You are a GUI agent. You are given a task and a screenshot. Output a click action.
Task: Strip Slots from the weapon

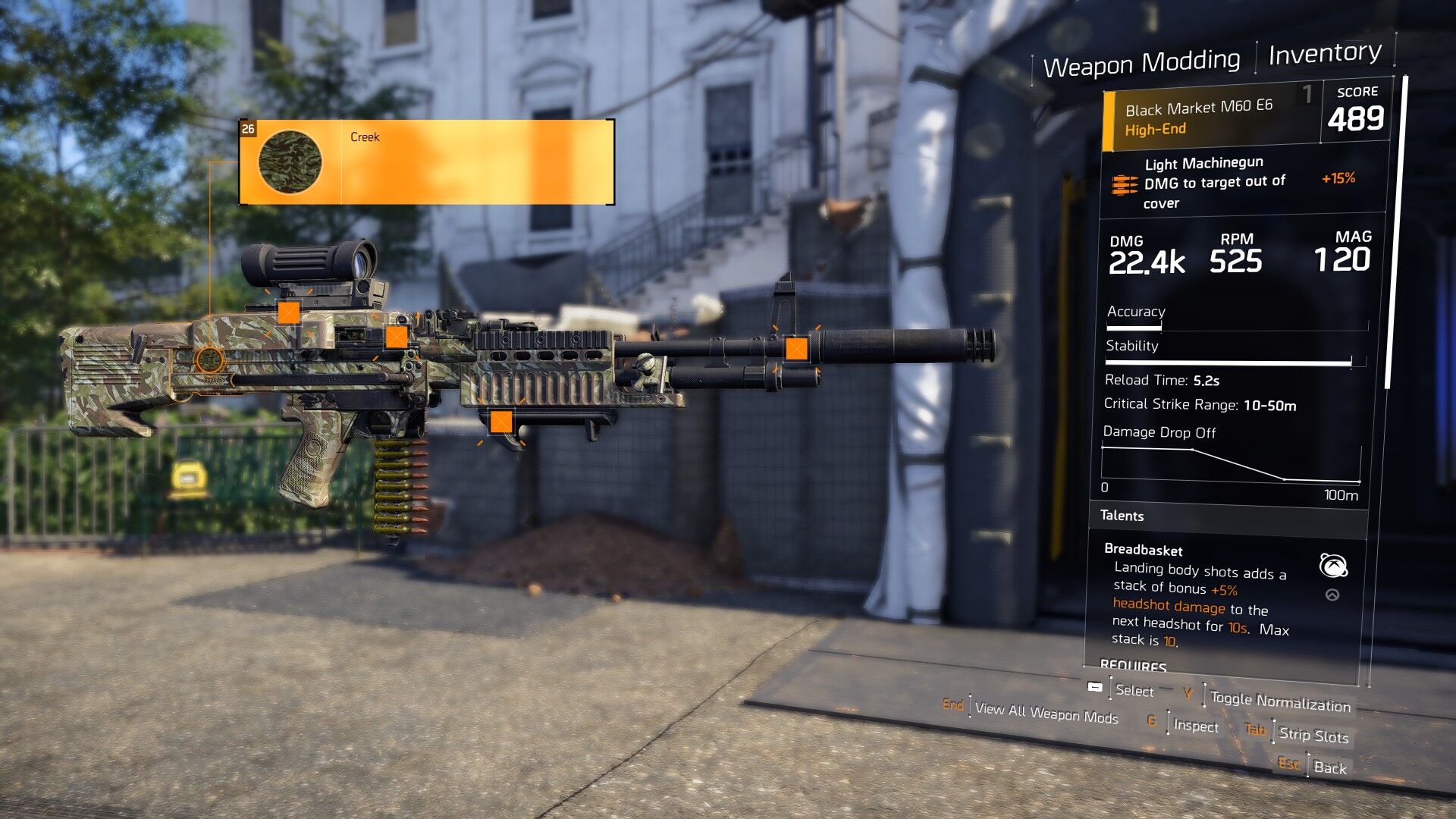1313,734
